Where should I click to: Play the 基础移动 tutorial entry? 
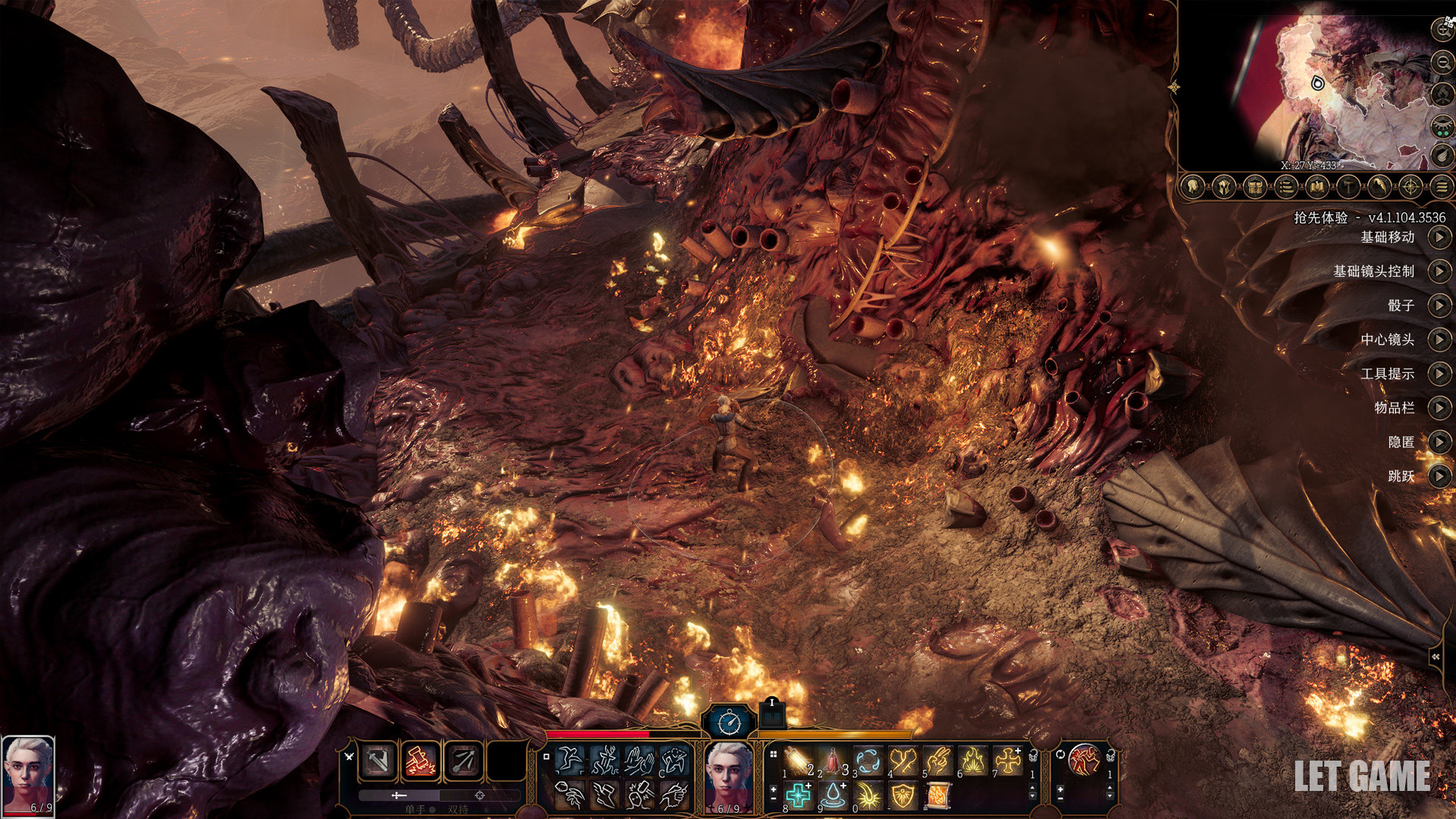[1439, 237]
